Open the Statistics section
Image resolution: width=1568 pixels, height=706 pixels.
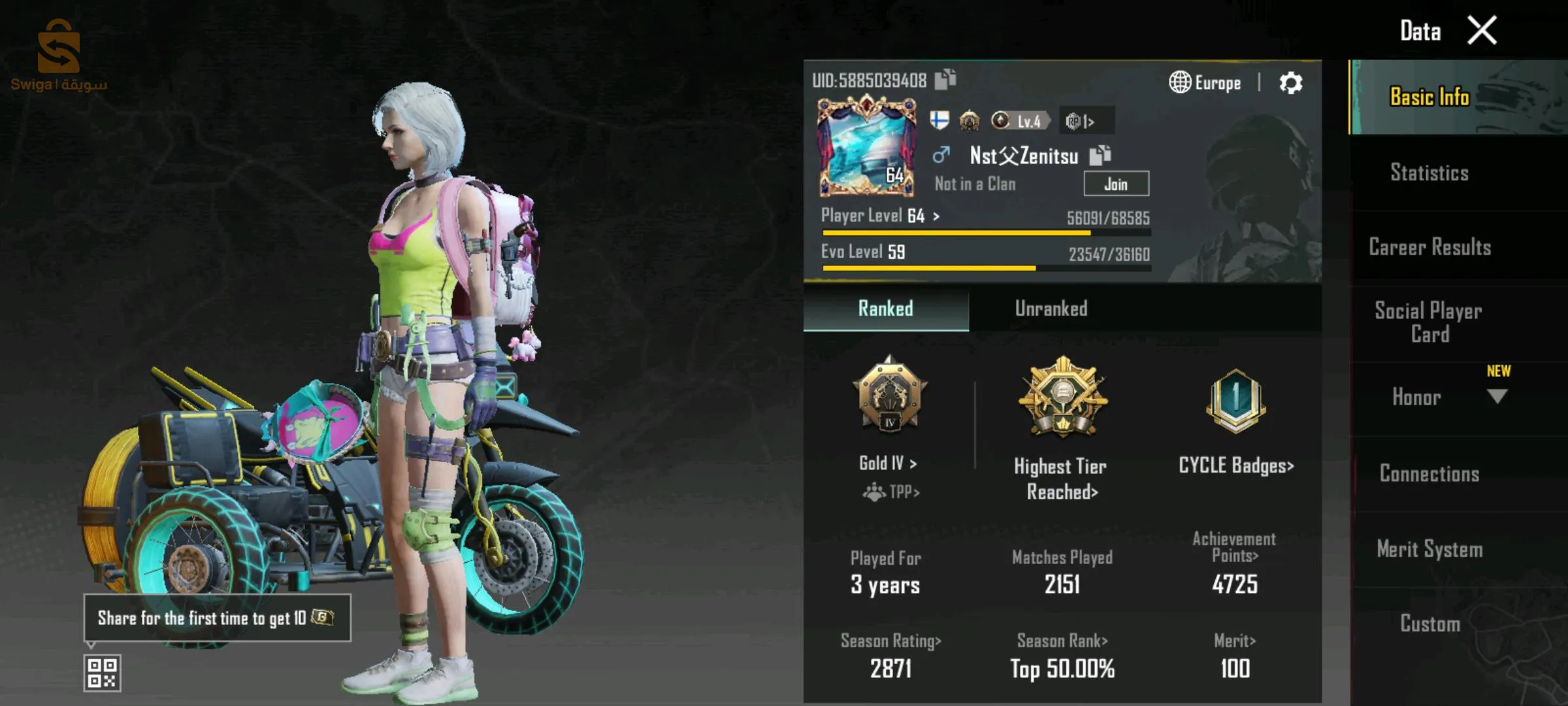(1429, 173)
